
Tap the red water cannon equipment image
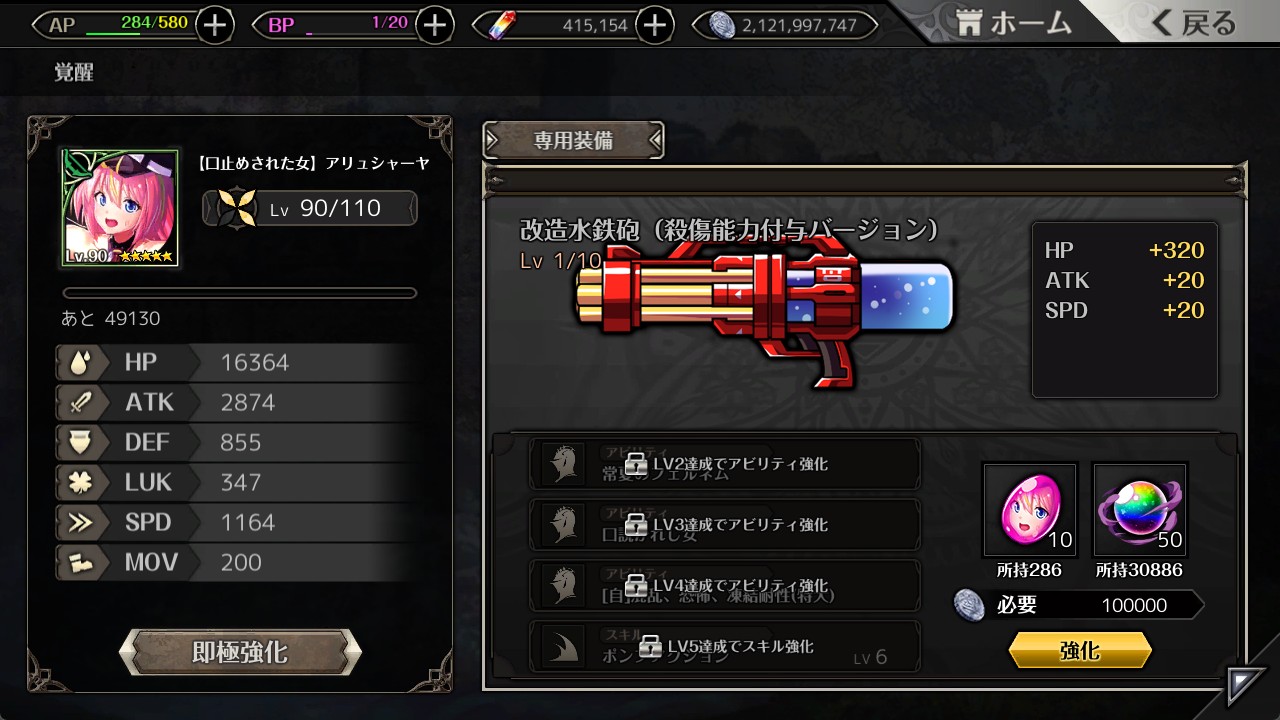click(x=765, y=305)
